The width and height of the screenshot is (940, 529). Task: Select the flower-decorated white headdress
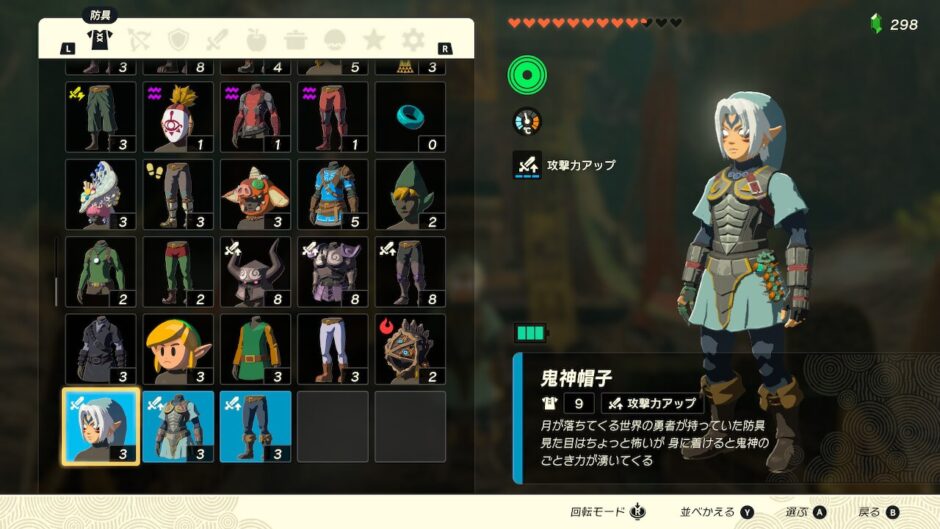101,194
